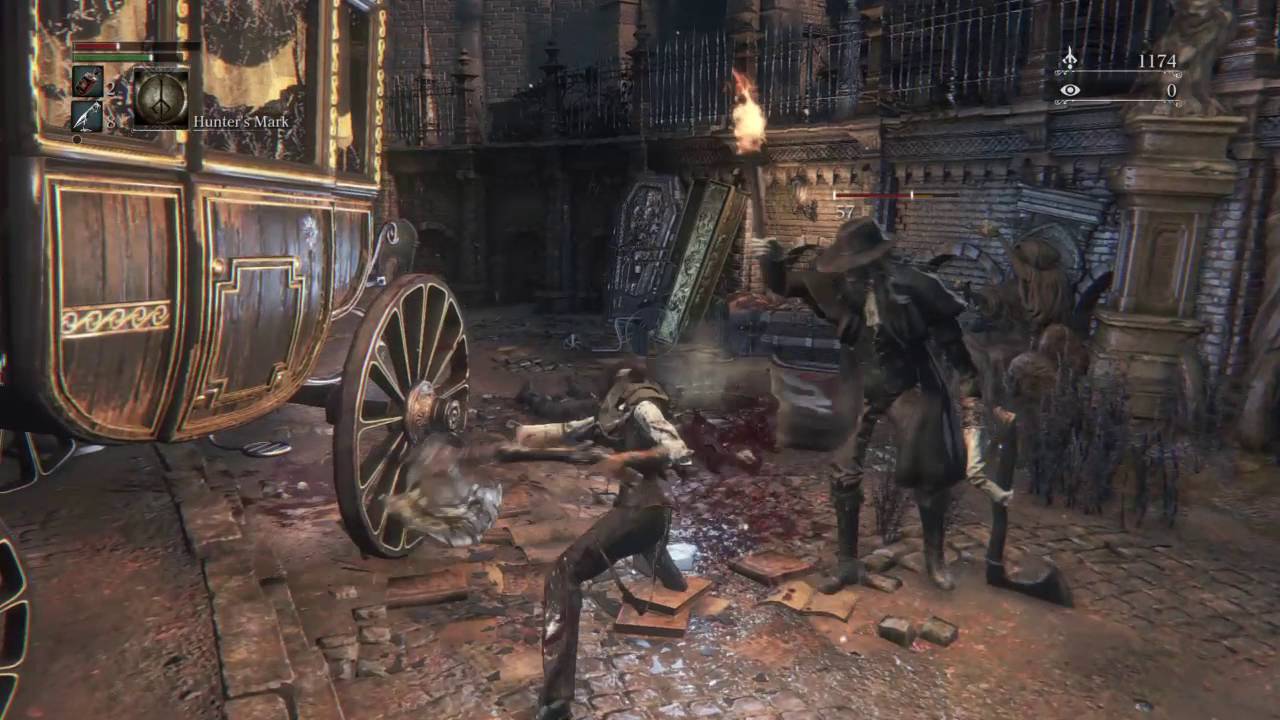Click the Insight eye icon
Viewport: 1280px width, 720px height.
click(1071, 90)
